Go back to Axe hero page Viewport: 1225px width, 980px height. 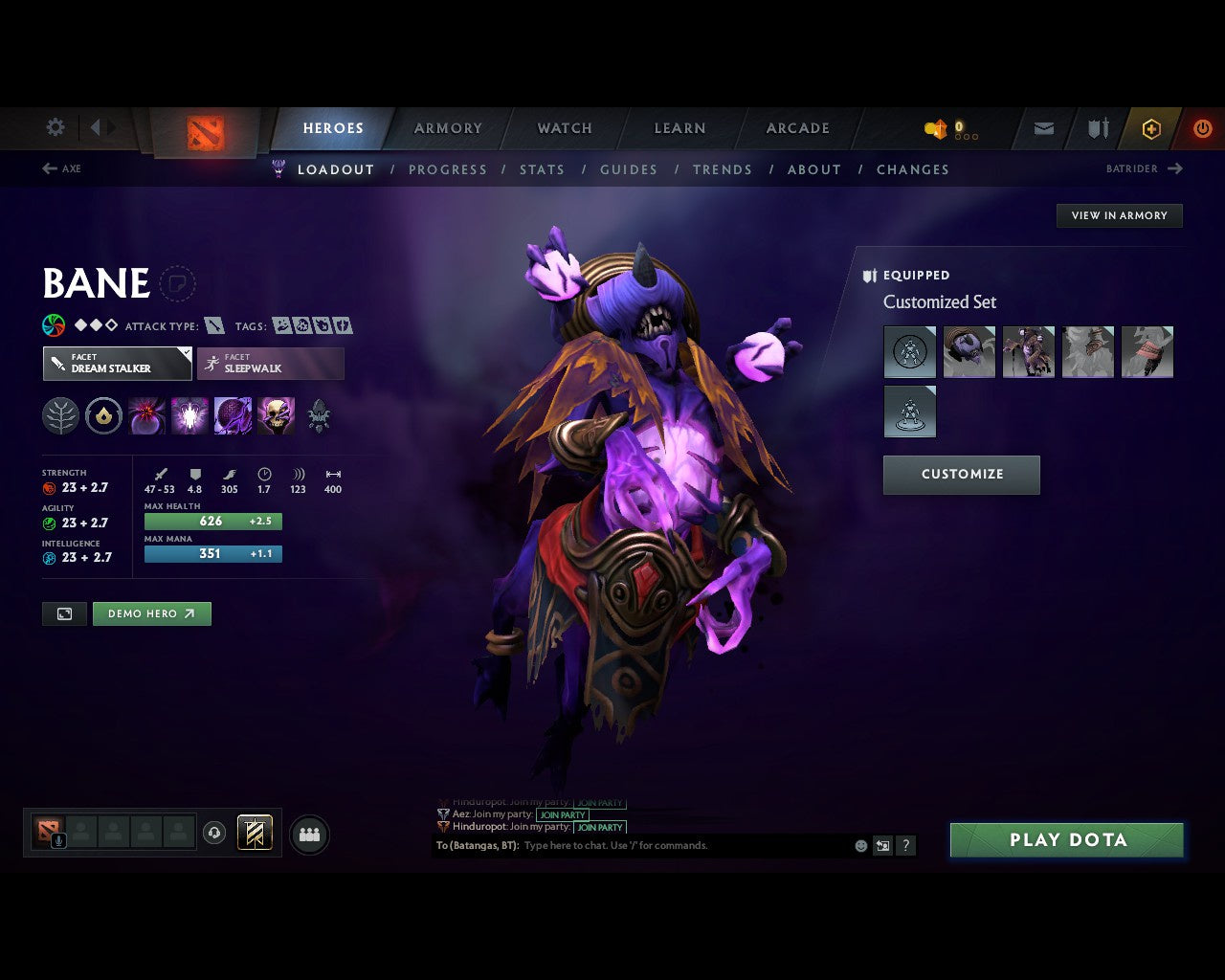coord(61,168)
